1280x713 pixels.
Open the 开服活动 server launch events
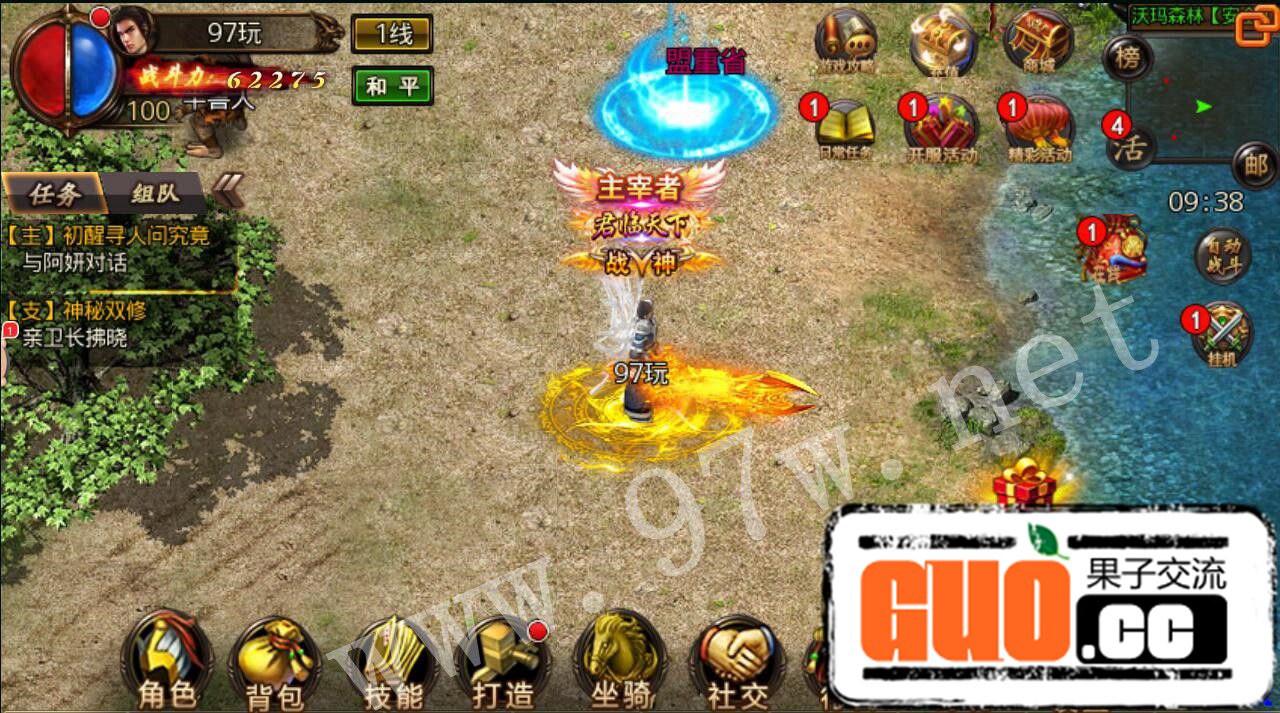[x=941, y=130]
